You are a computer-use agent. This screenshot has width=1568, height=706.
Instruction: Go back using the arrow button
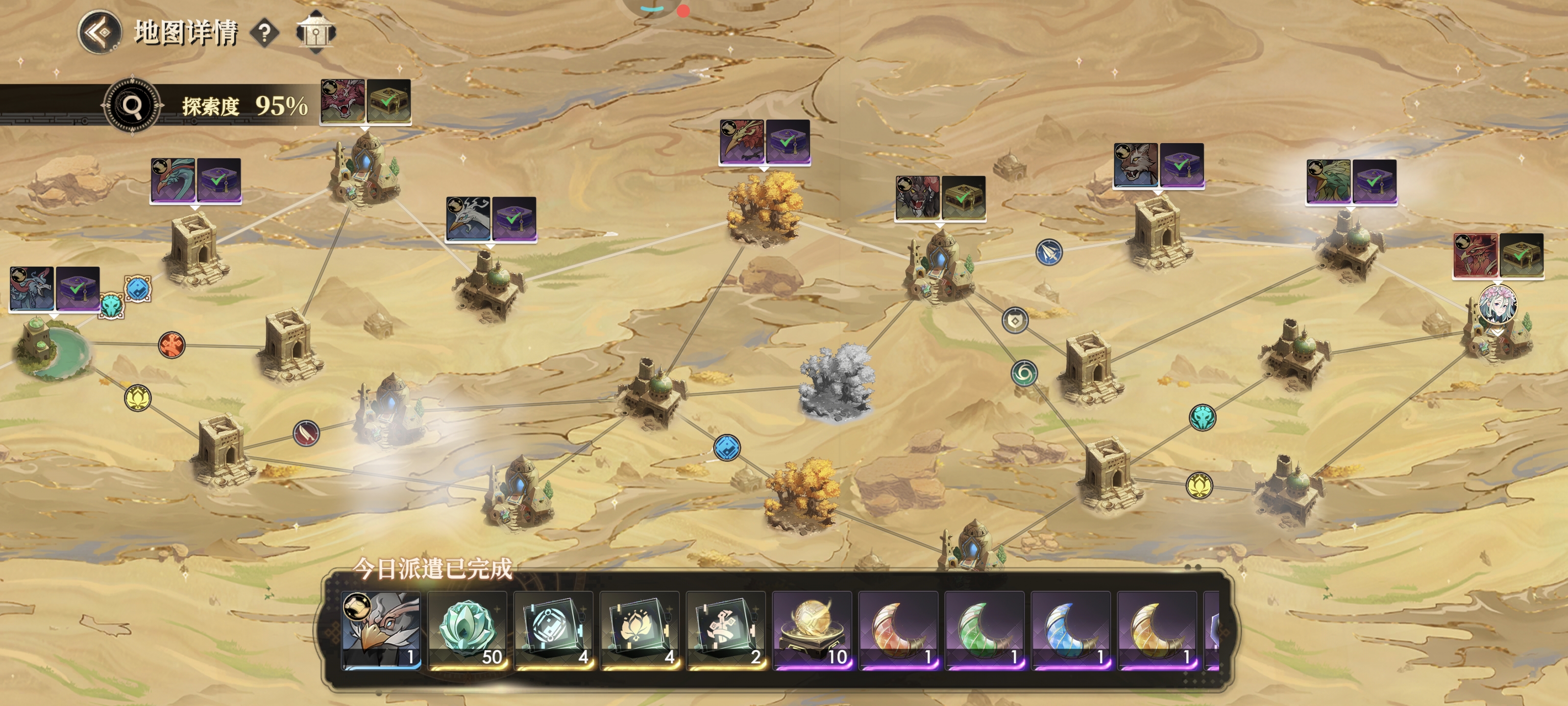coord(99,32)
